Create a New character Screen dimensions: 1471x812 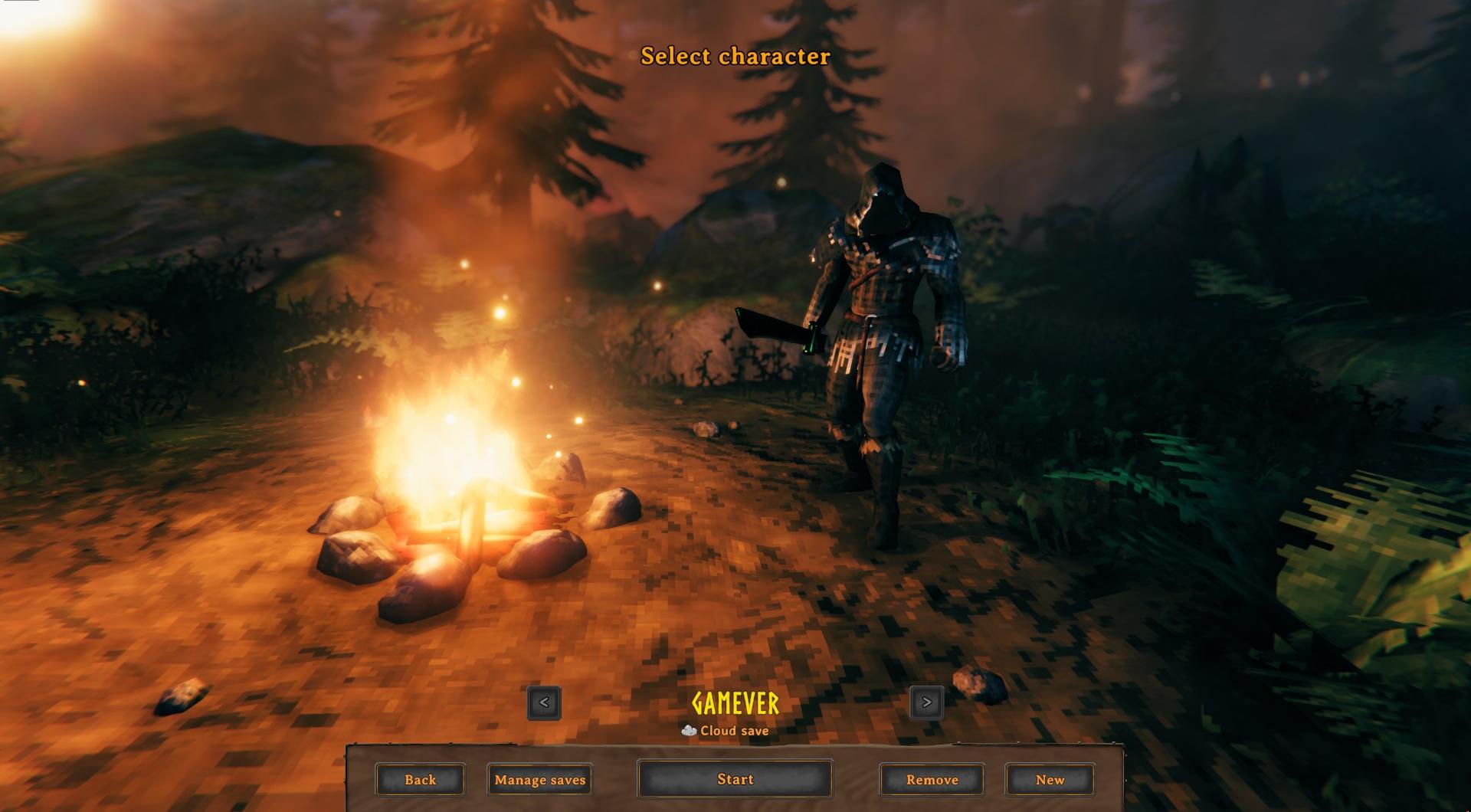(1050, 780)
